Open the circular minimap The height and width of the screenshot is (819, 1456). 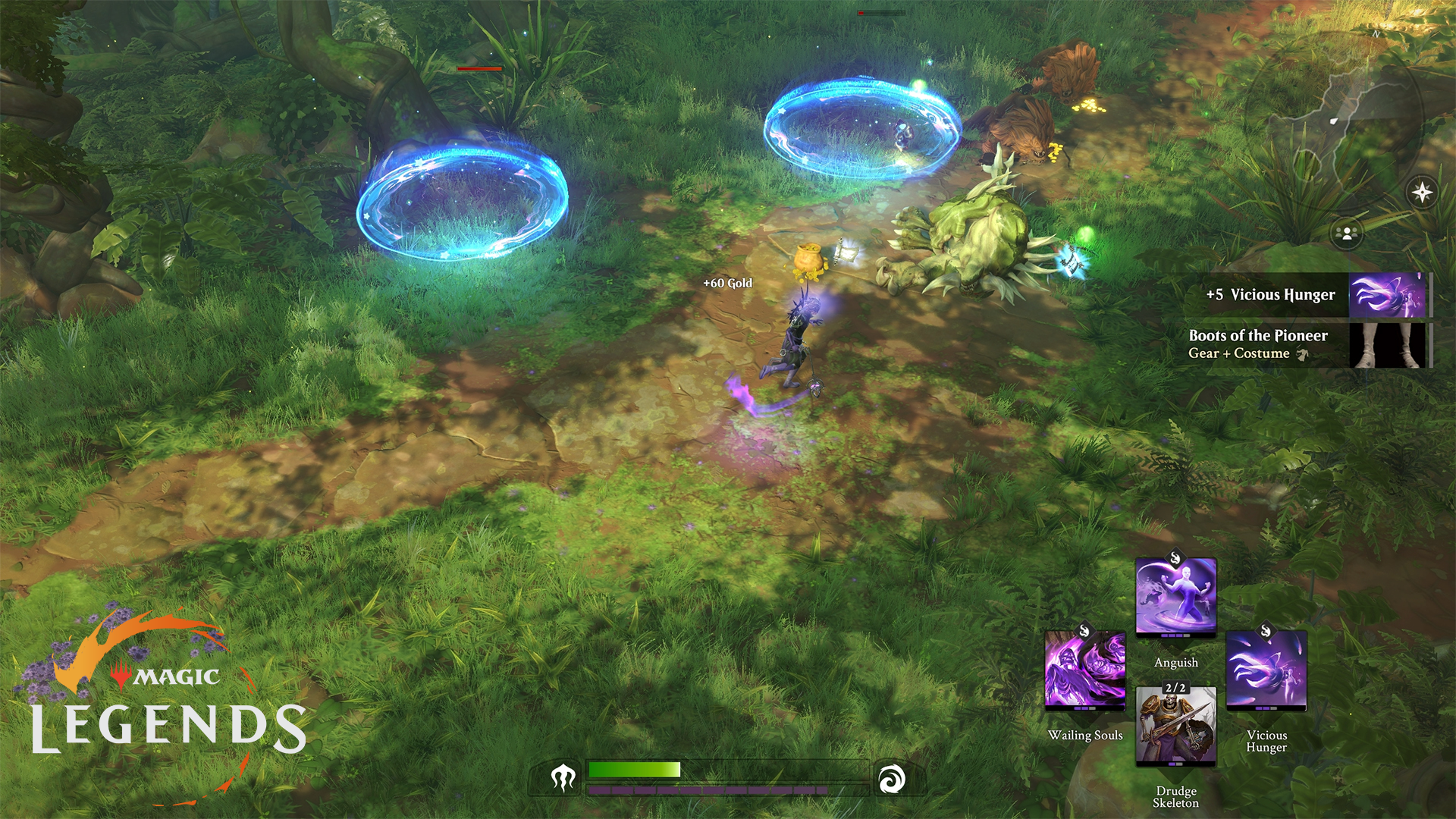1333,121
